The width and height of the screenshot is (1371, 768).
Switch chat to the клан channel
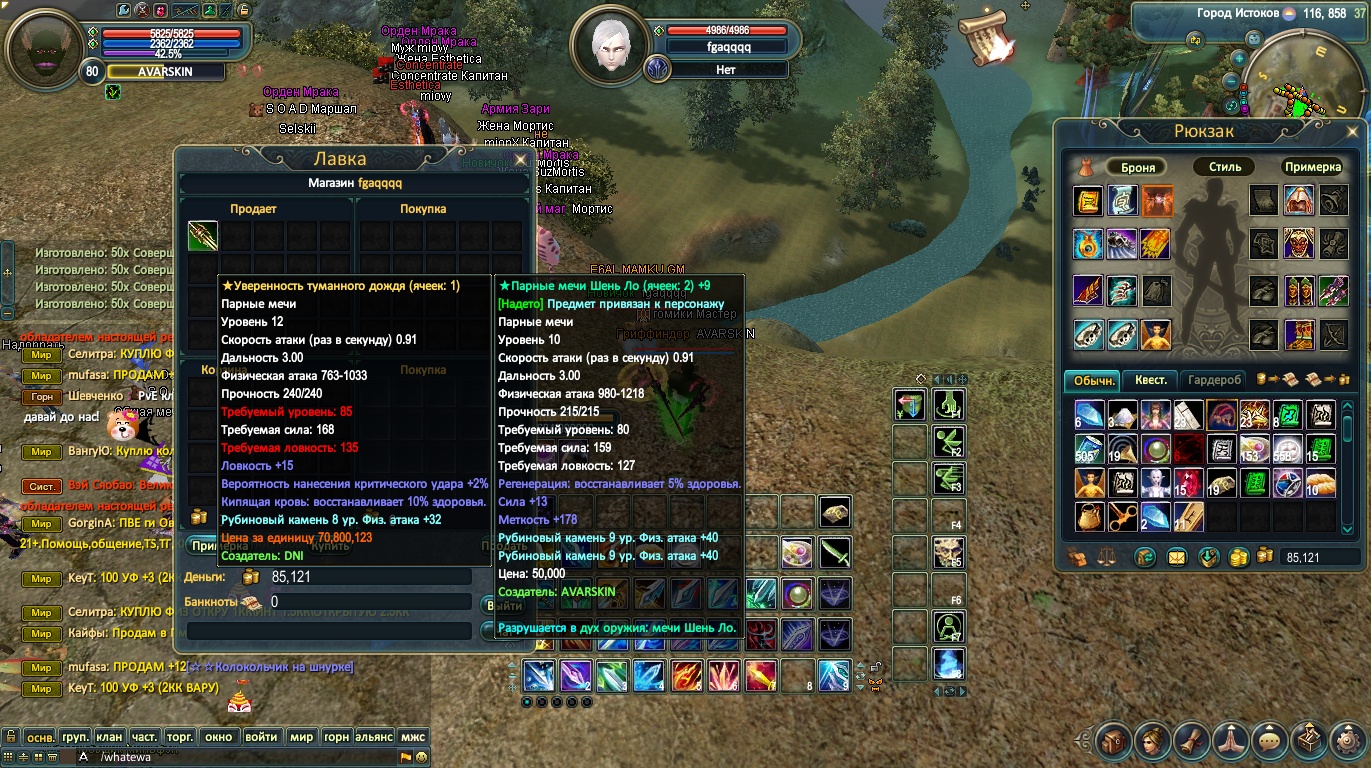tap(109, 737)
